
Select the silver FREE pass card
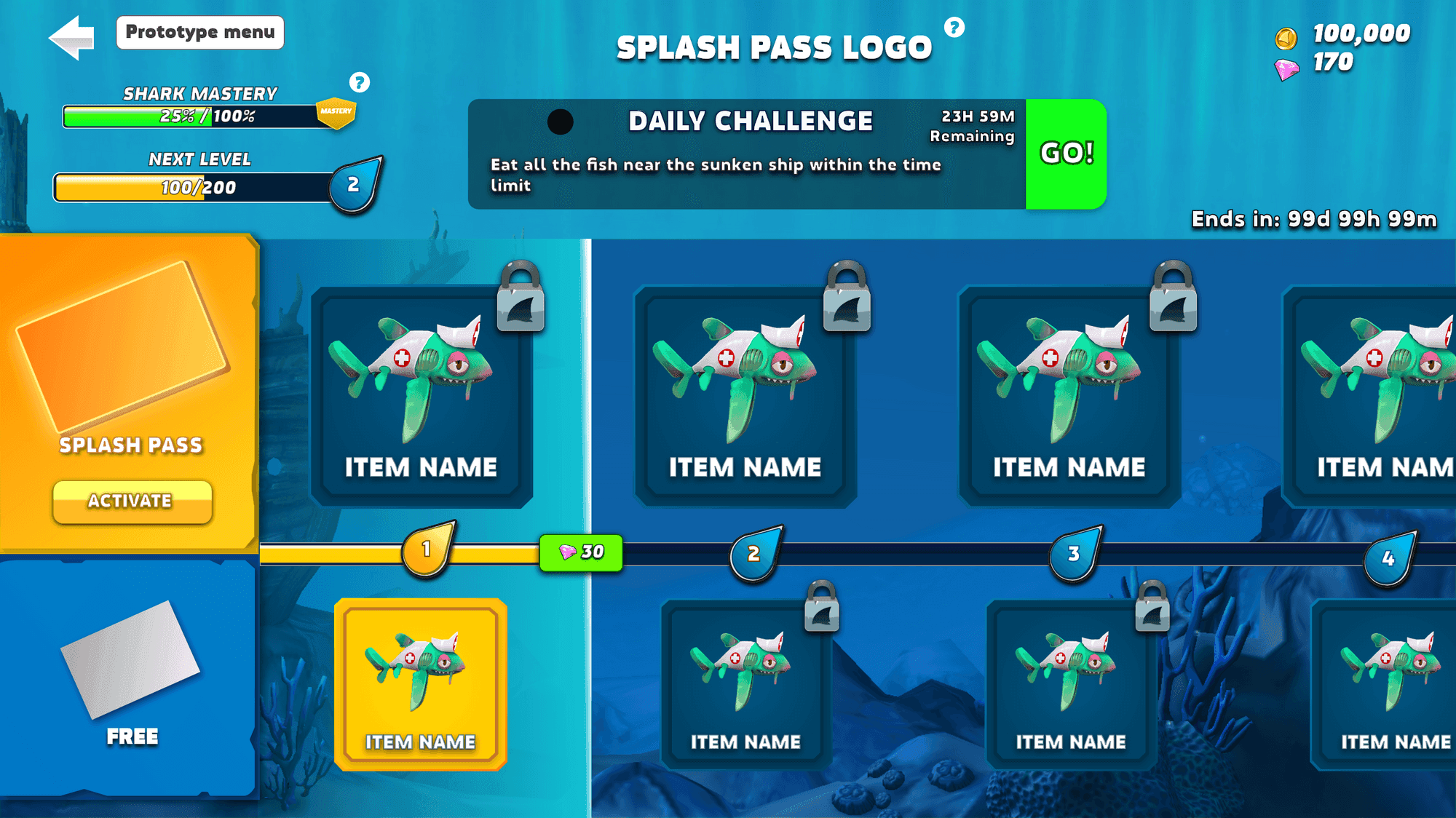click(130, 659)
